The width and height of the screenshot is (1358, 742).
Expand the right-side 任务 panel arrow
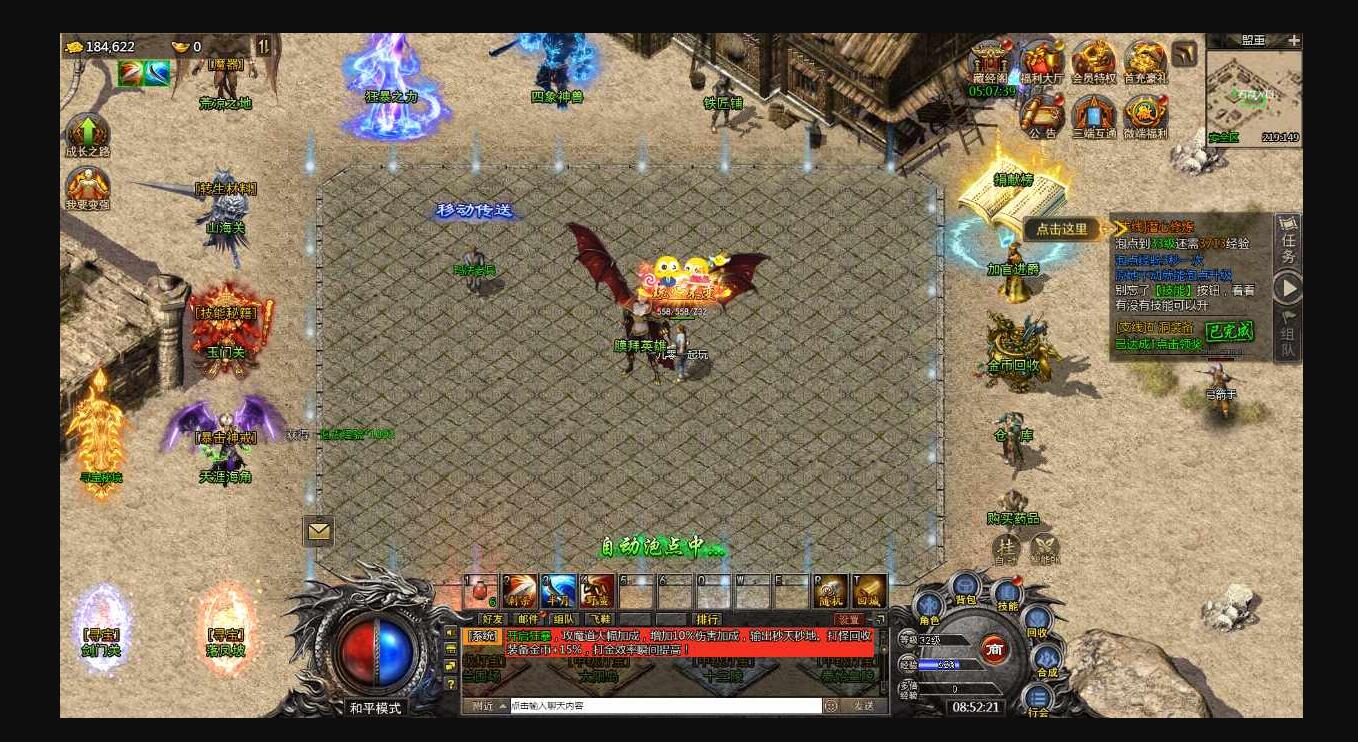tap(1289, 289)
